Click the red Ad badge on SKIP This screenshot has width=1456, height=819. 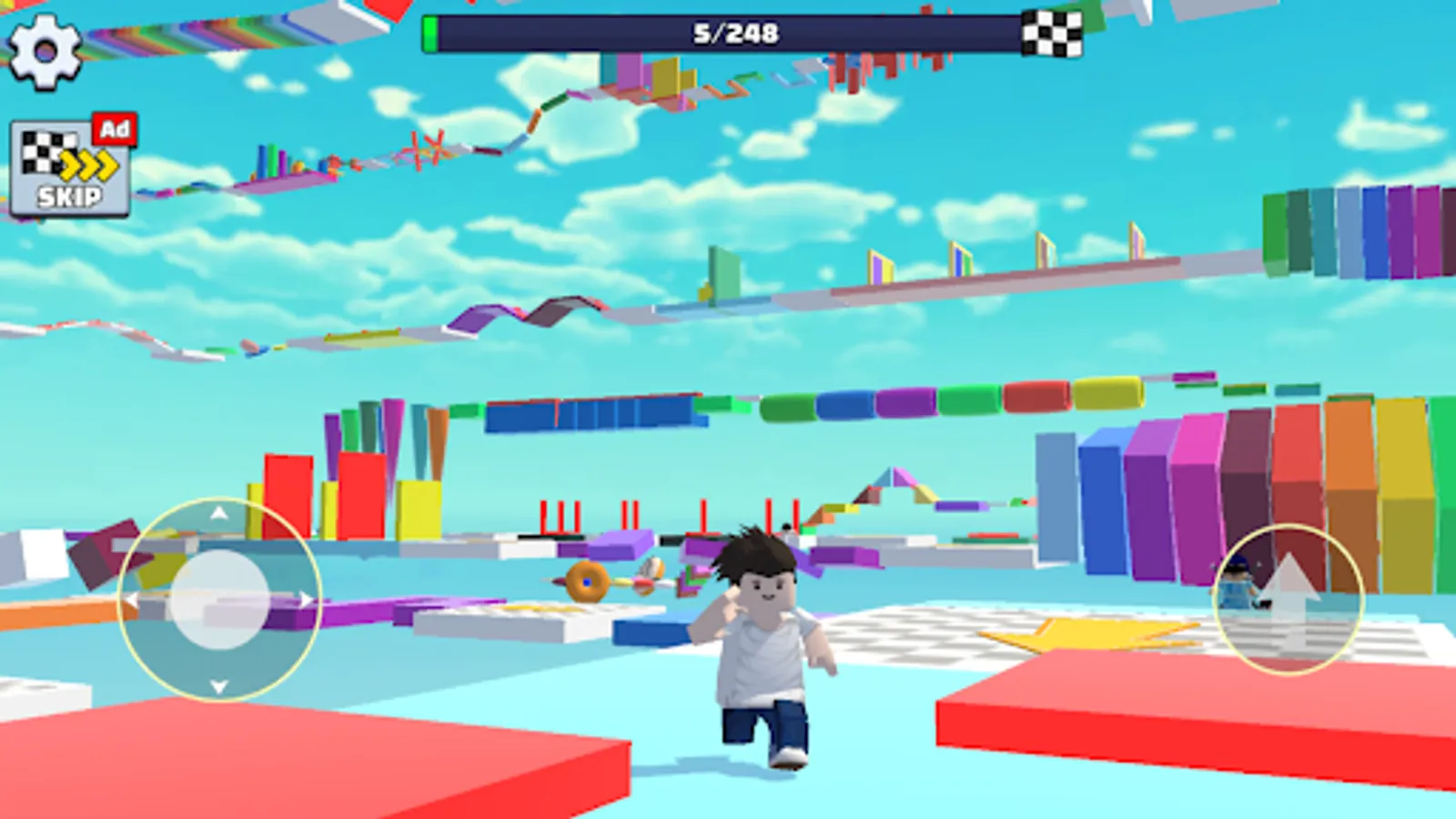114,128
